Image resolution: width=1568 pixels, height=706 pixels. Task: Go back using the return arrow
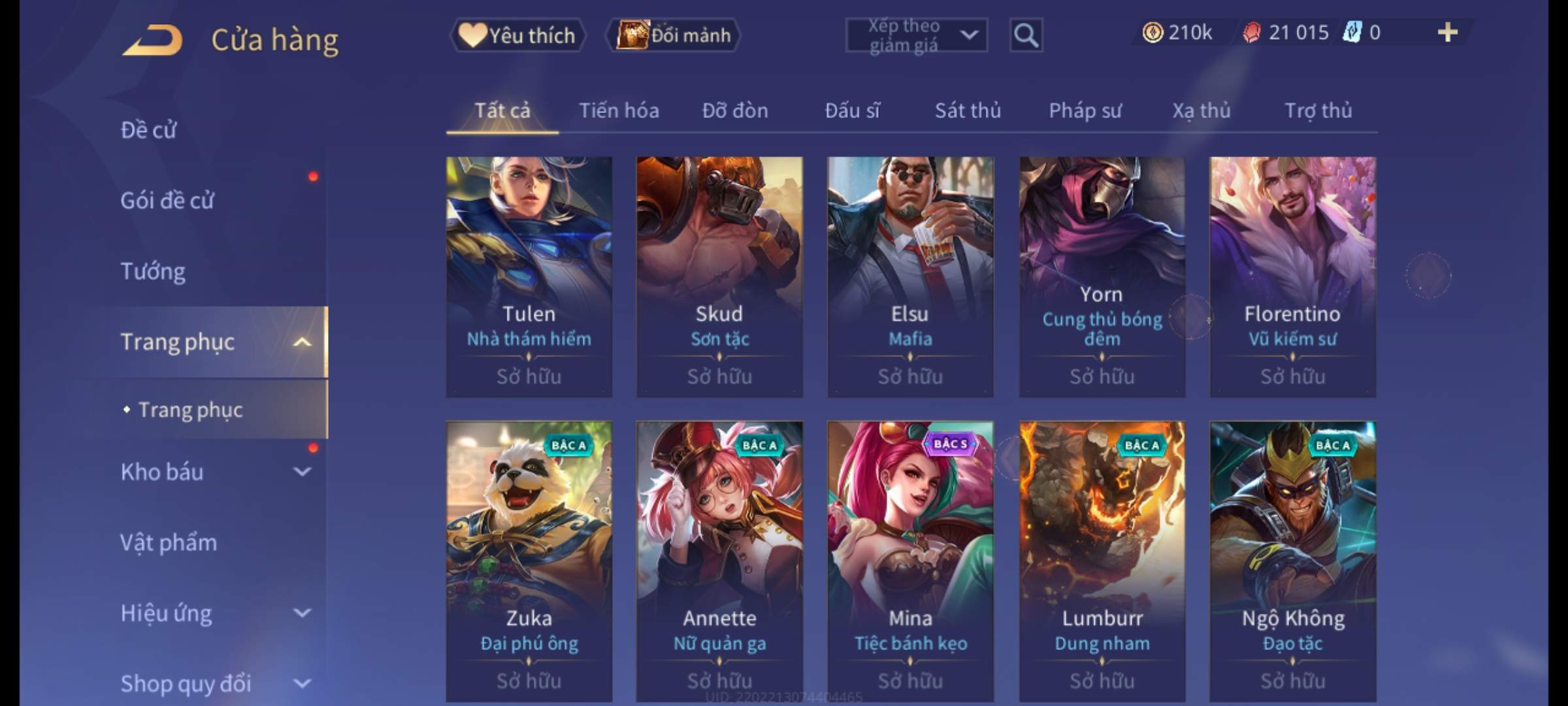click(x=152, y=41)
